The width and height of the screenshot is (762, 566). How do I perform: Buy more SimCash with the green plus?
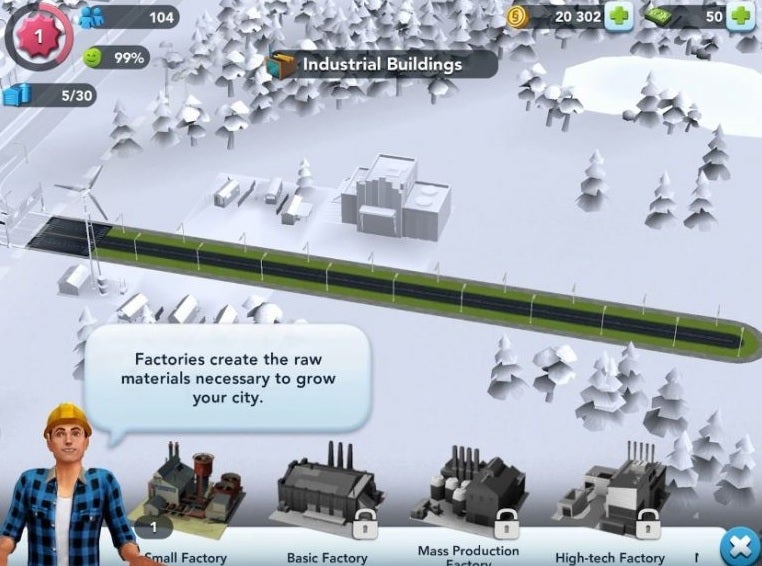[741, 16]
